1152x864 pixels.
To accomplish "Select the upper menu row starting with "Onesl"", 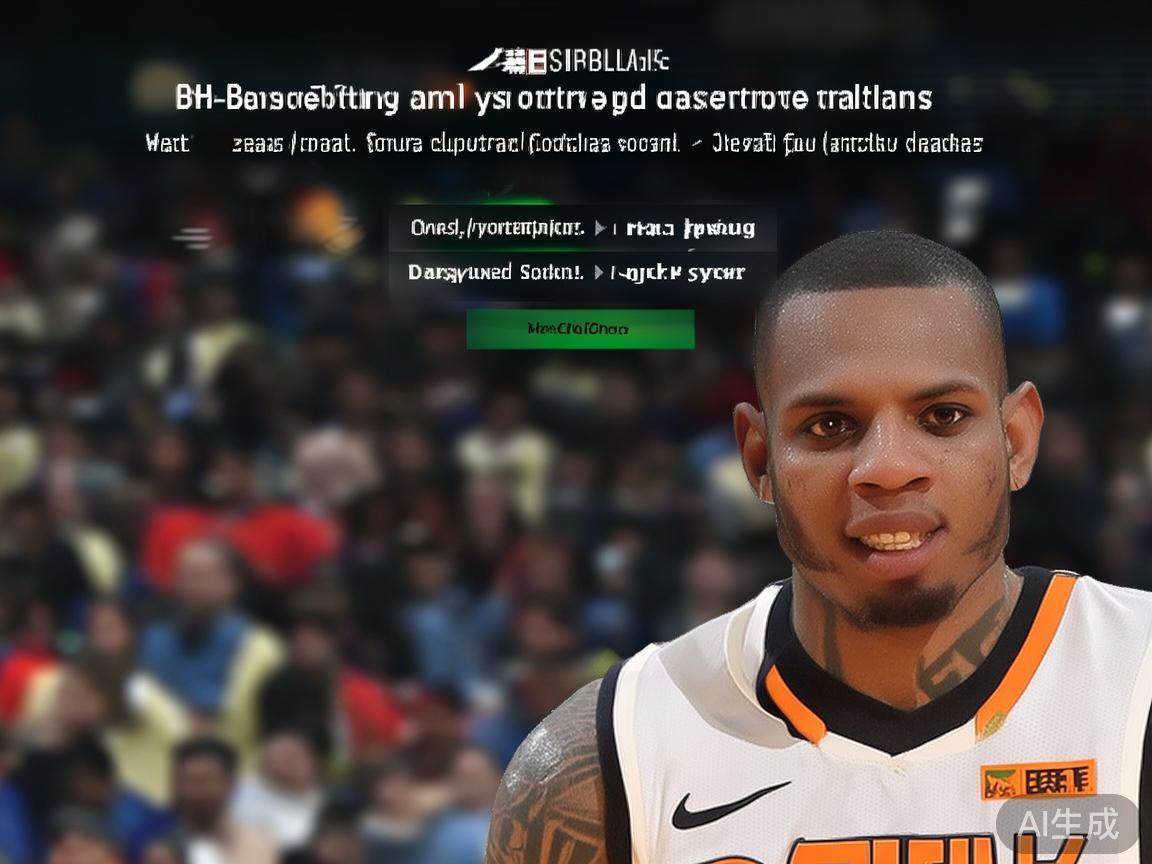I will (x=582, y=228).
